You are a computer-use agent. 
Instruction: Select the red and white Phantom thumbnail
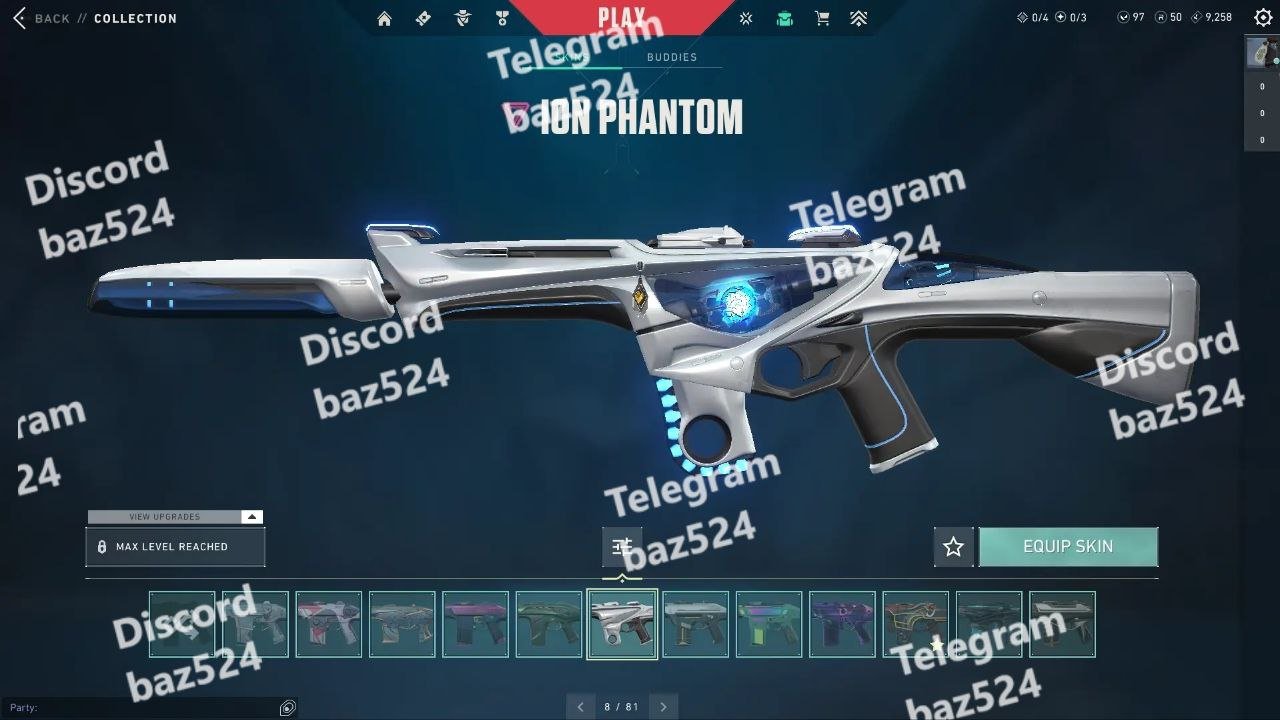[x=328, y=625]
